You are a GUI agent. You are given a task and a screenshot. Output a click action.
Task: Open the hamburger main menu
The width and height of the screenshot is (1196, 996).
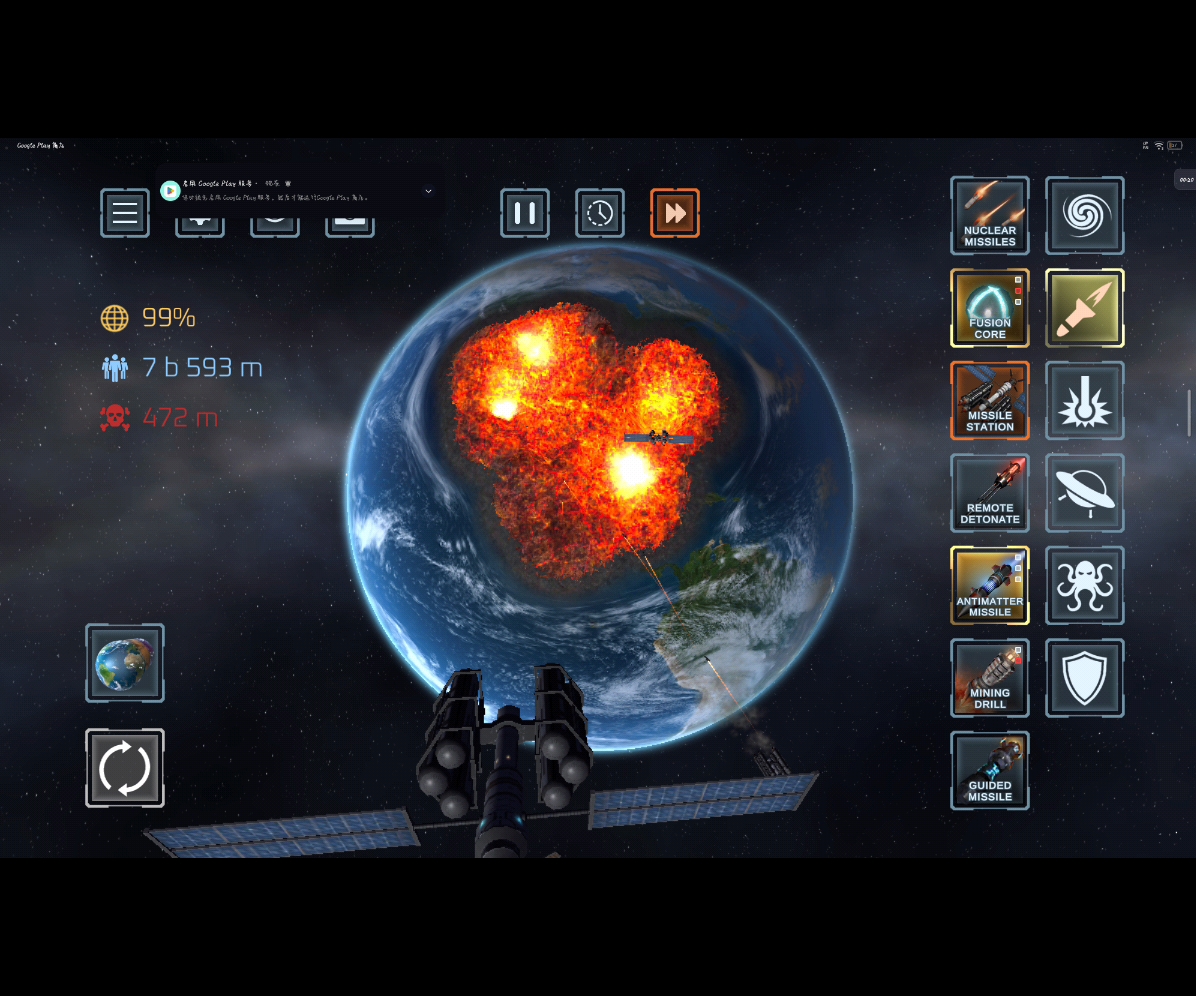[x=125, y=213]
